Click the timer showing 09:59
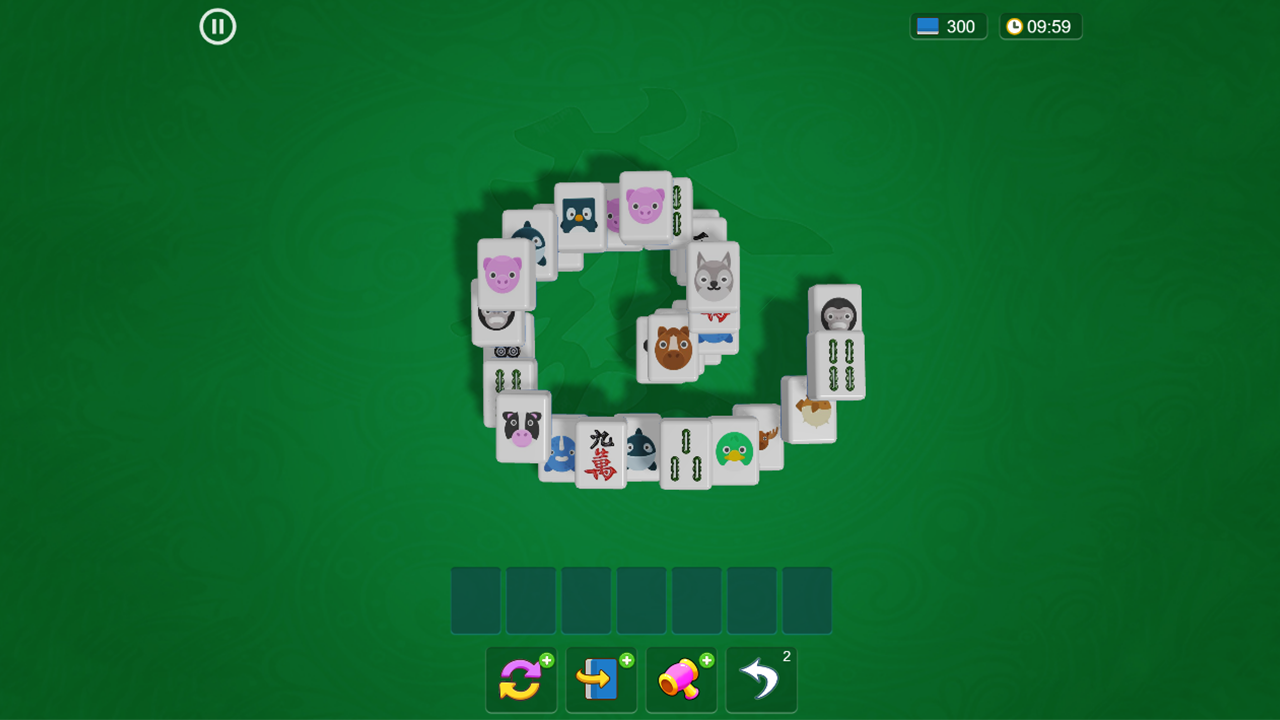This screenshot has width=1280, height=720. 1040,26
